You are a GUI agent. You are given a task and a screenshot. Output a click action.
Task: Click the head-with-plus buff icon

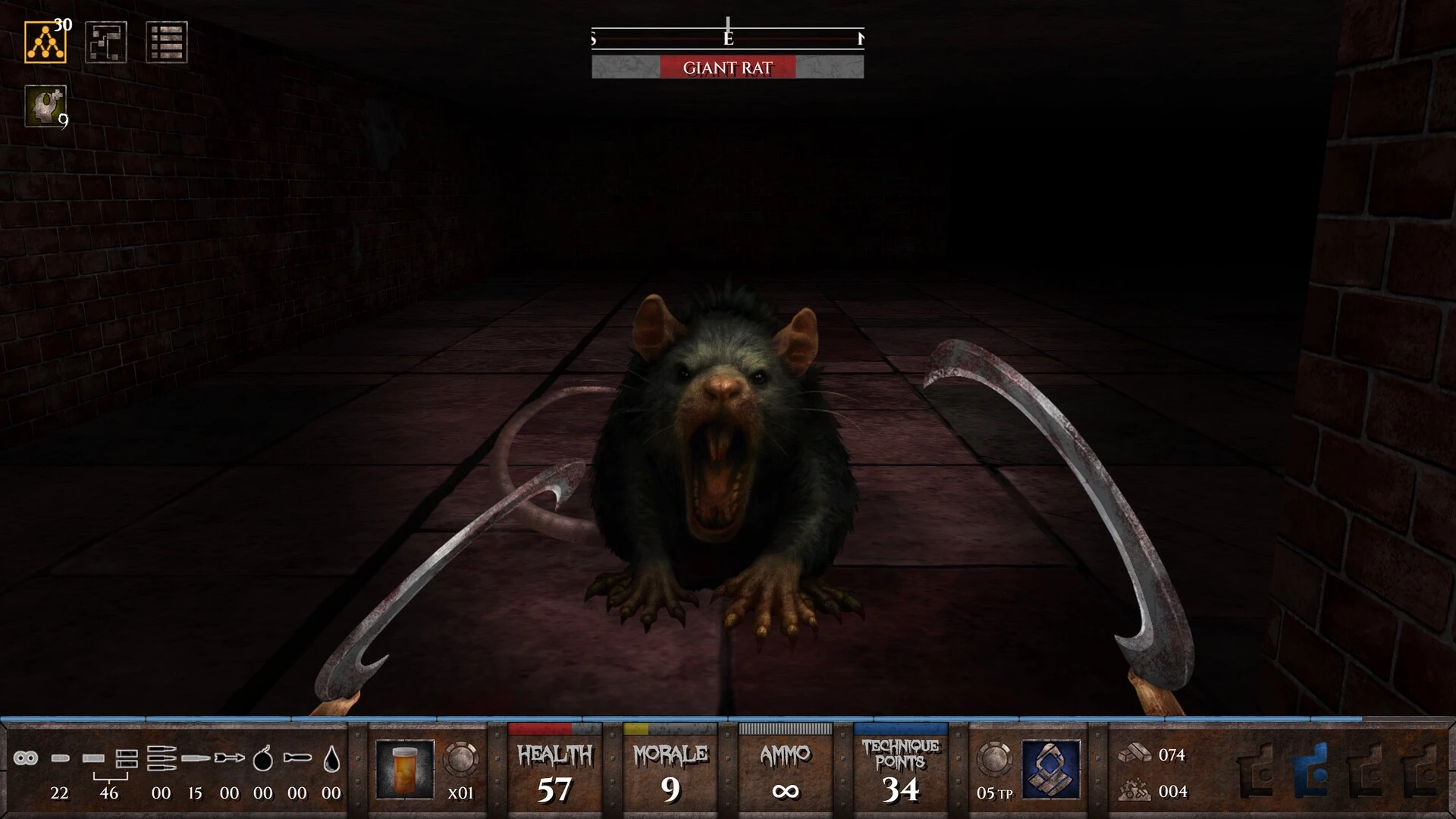coord(45,105)
